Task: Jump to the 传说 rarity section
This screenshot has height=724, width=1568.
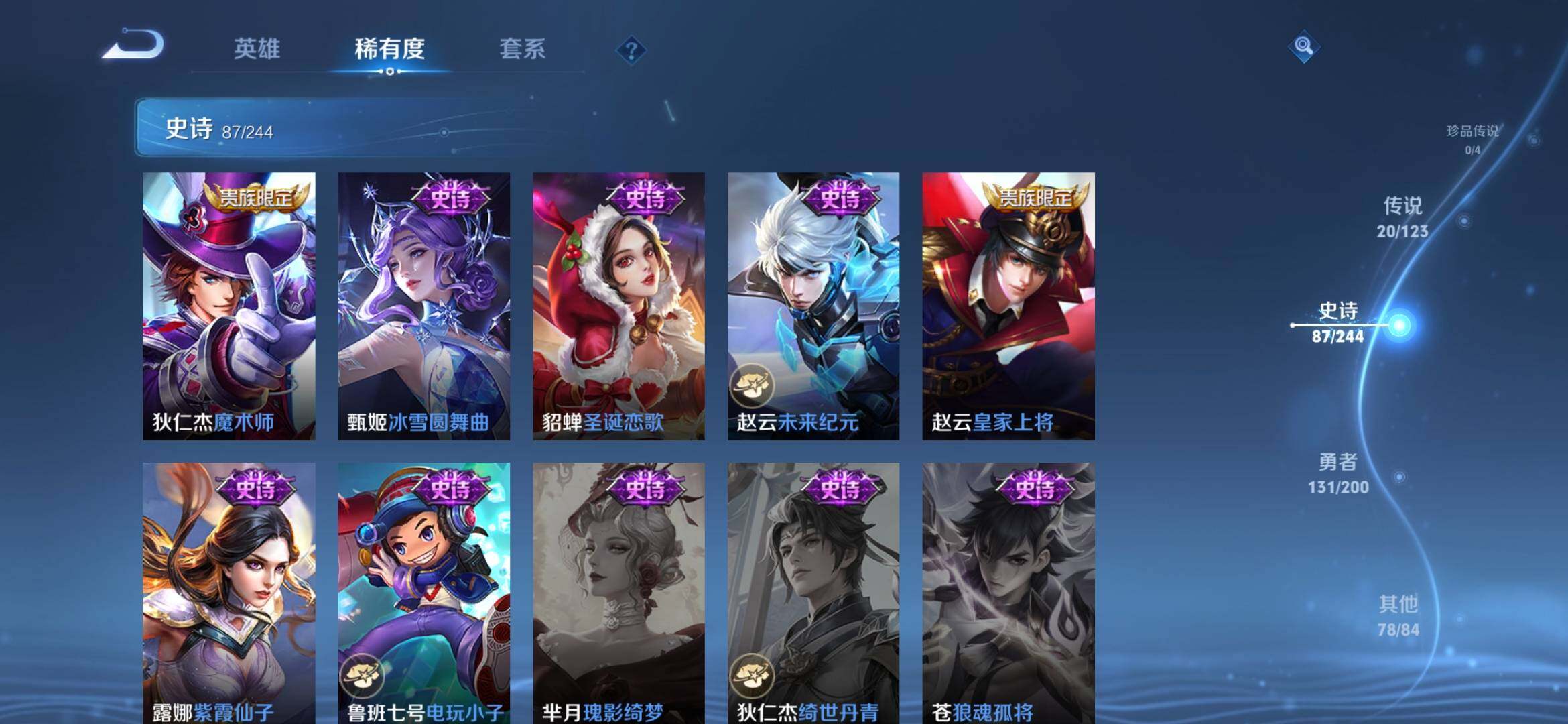Action: [x=1402, y=217]
